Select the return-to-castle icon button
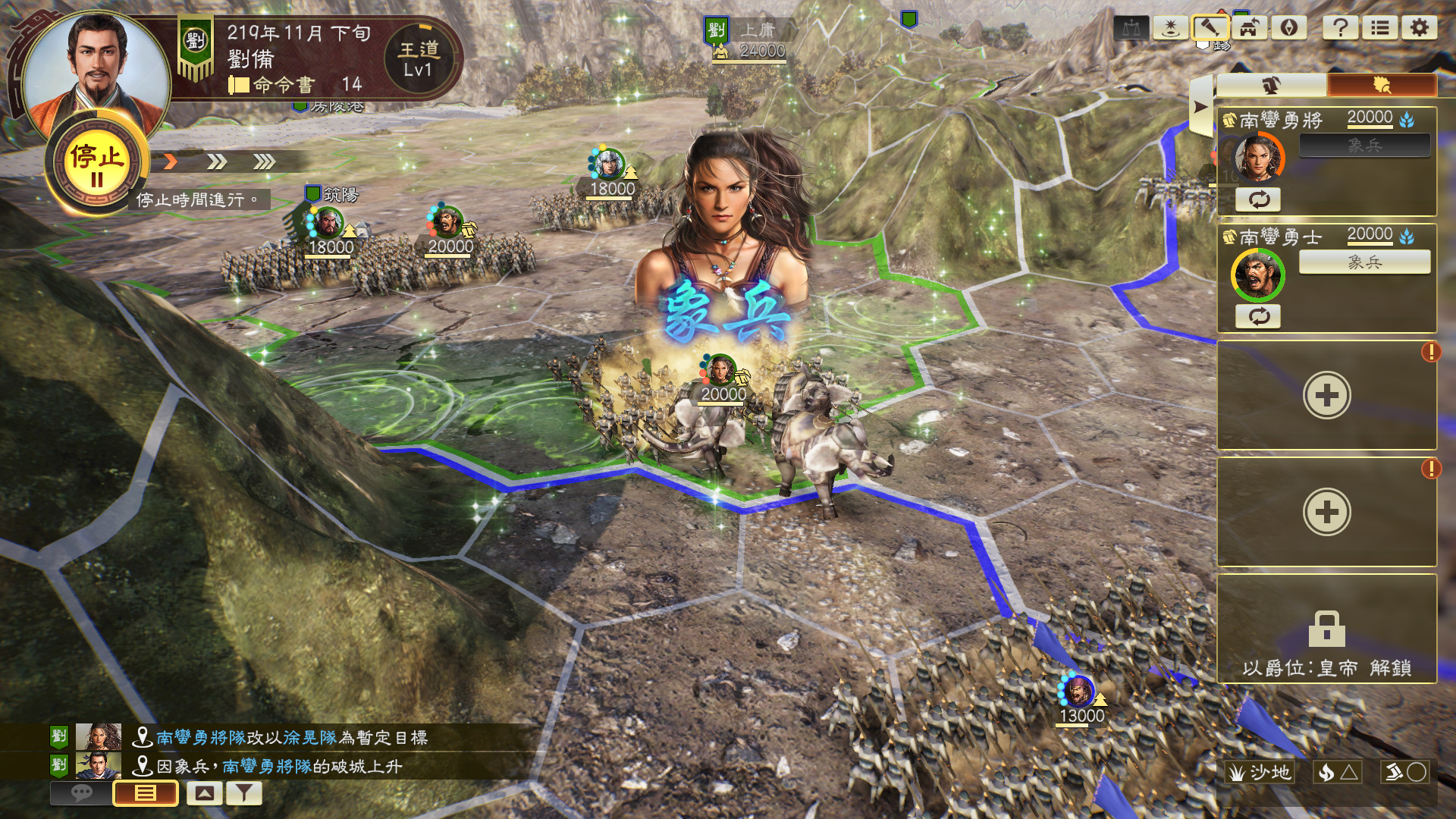The height and width of the screenshot is (819, 1456). 1249,28
